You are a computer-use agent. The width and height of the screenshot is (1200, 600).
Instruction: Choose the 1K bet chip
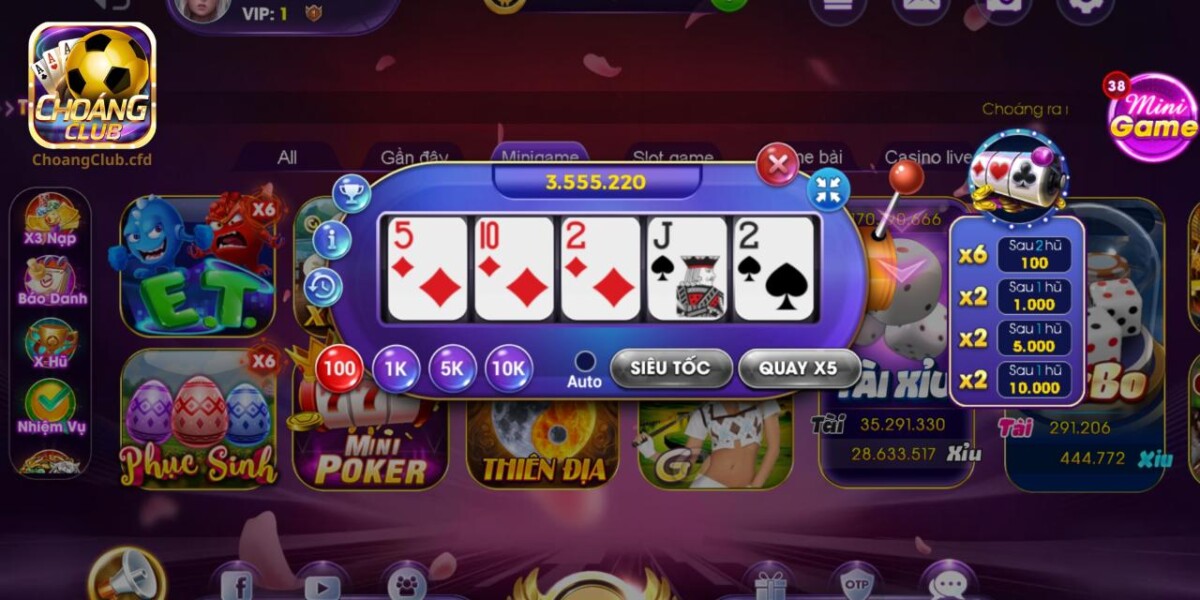pos(396,369)
